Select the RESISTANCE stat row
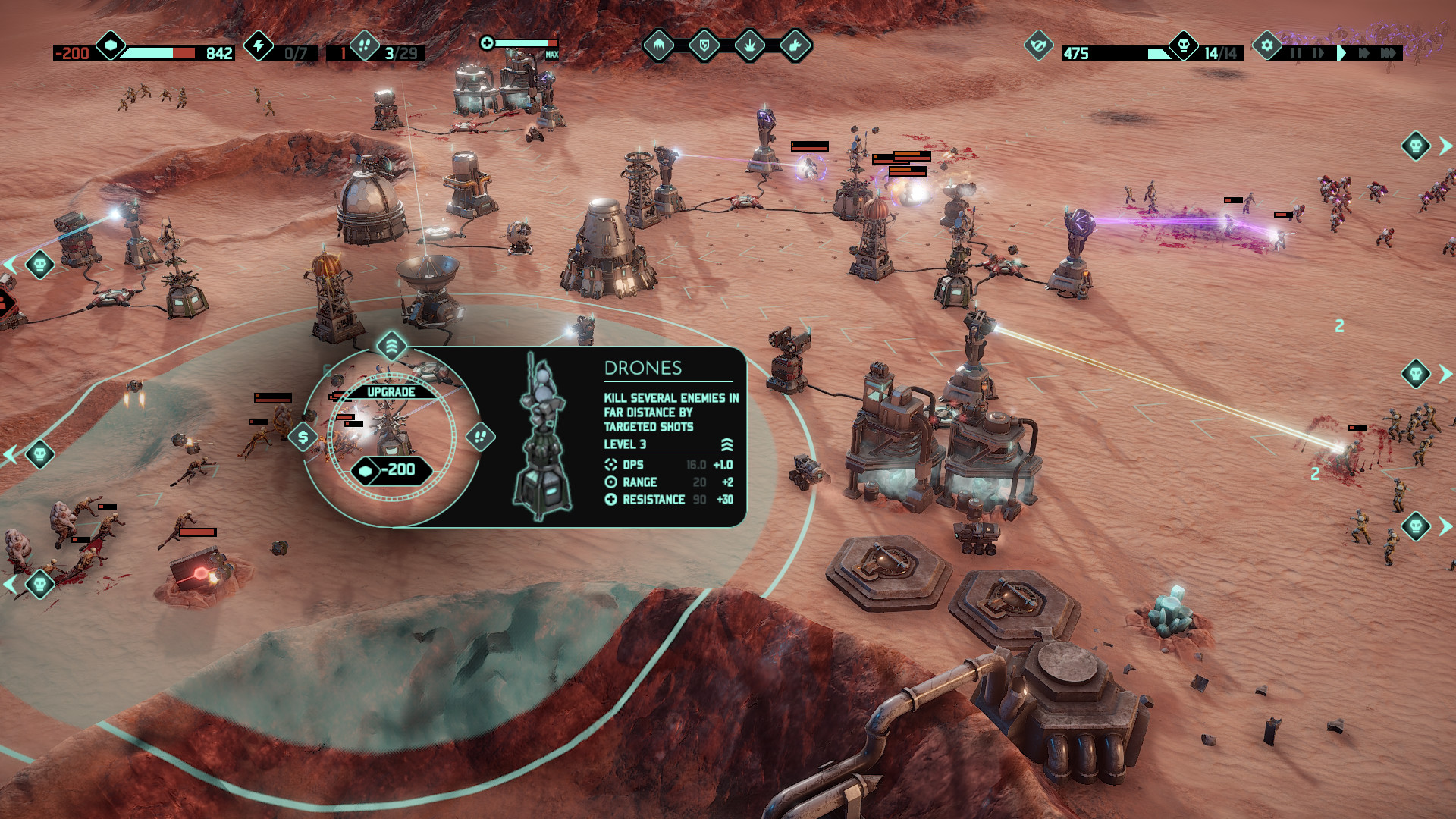 pyautogui.click(x=655, y=499)
